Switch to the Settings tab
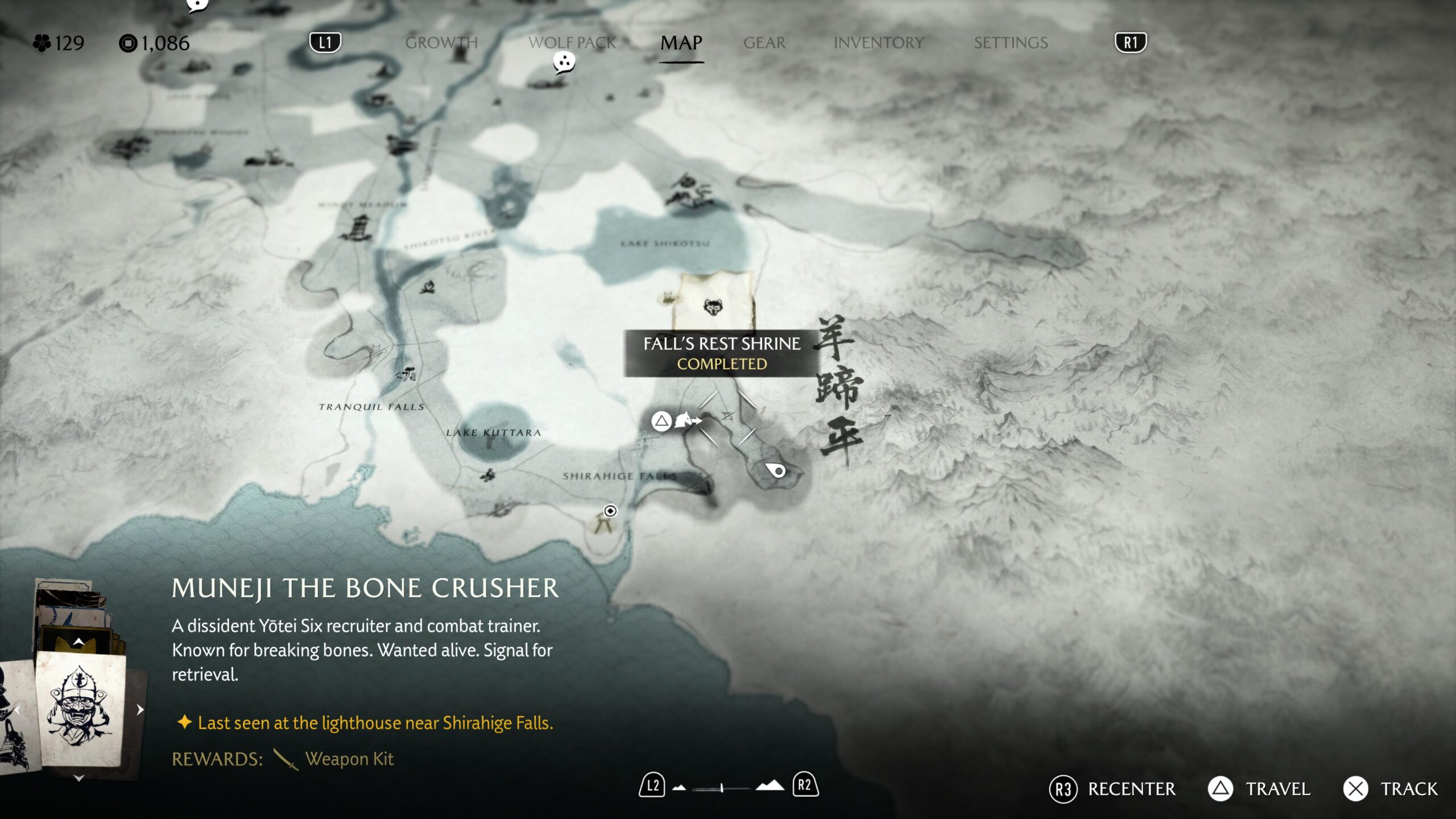 tap(1011, 43)
